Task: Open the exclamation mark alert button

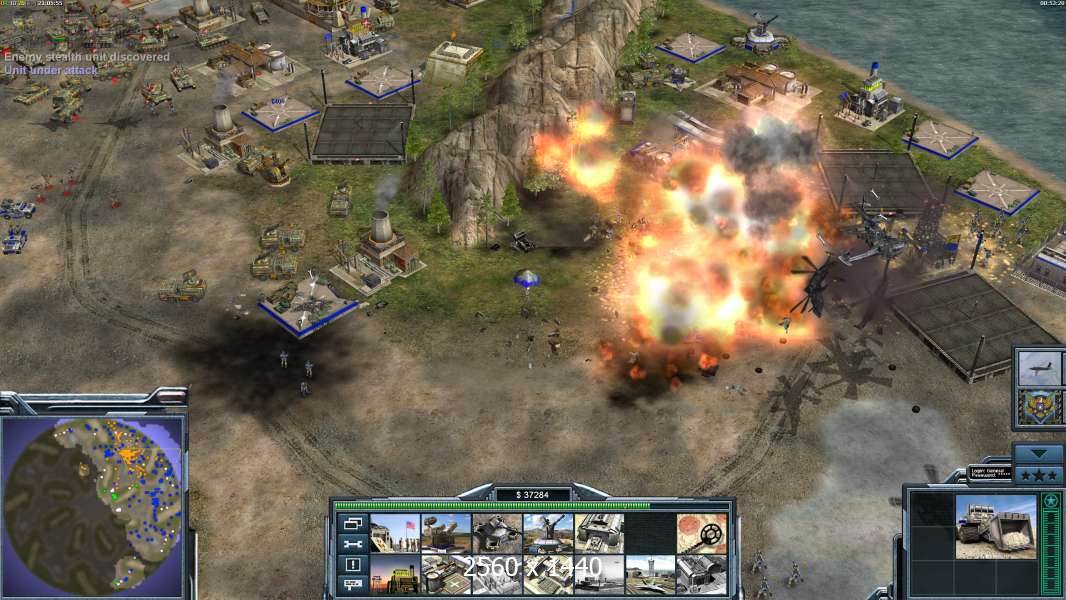Action: tap(351, 565)
